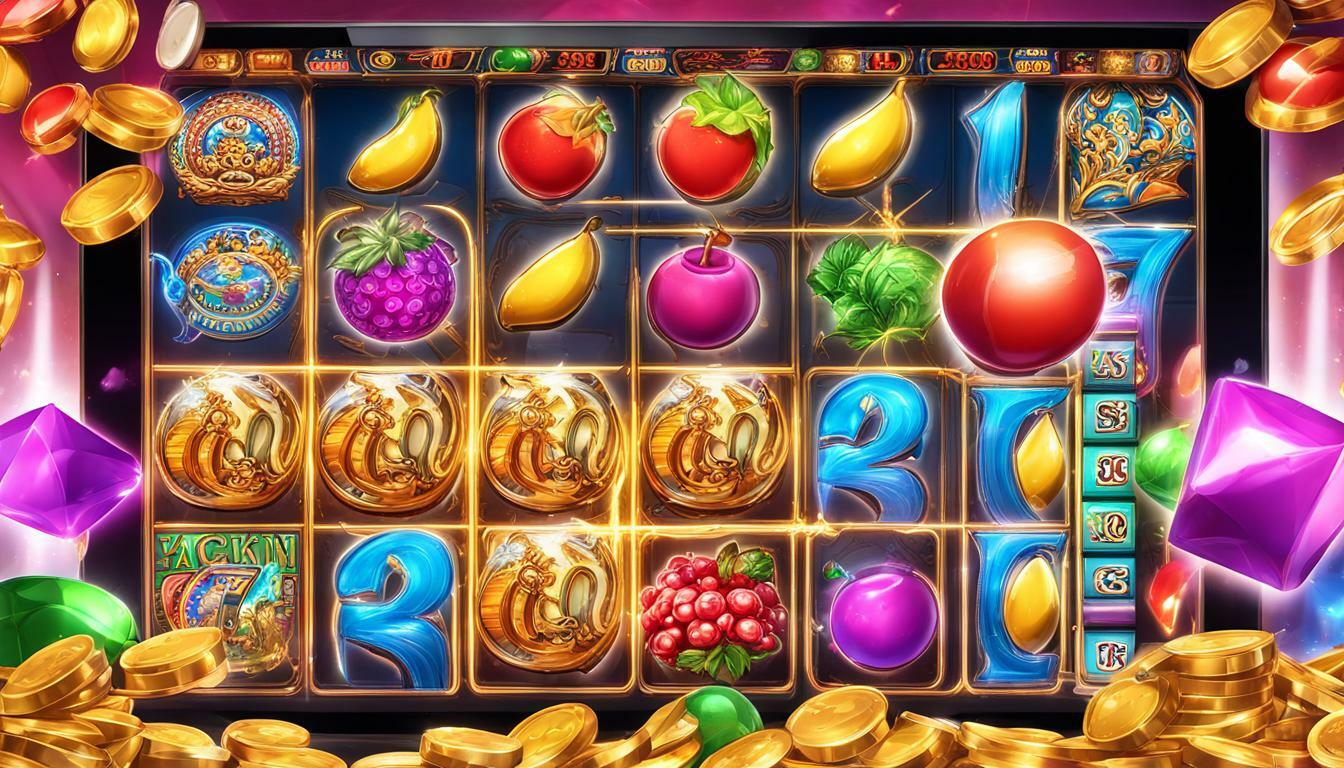Select the purple berry symbol with green leaves
The image size is (1344, 768).
392,280
